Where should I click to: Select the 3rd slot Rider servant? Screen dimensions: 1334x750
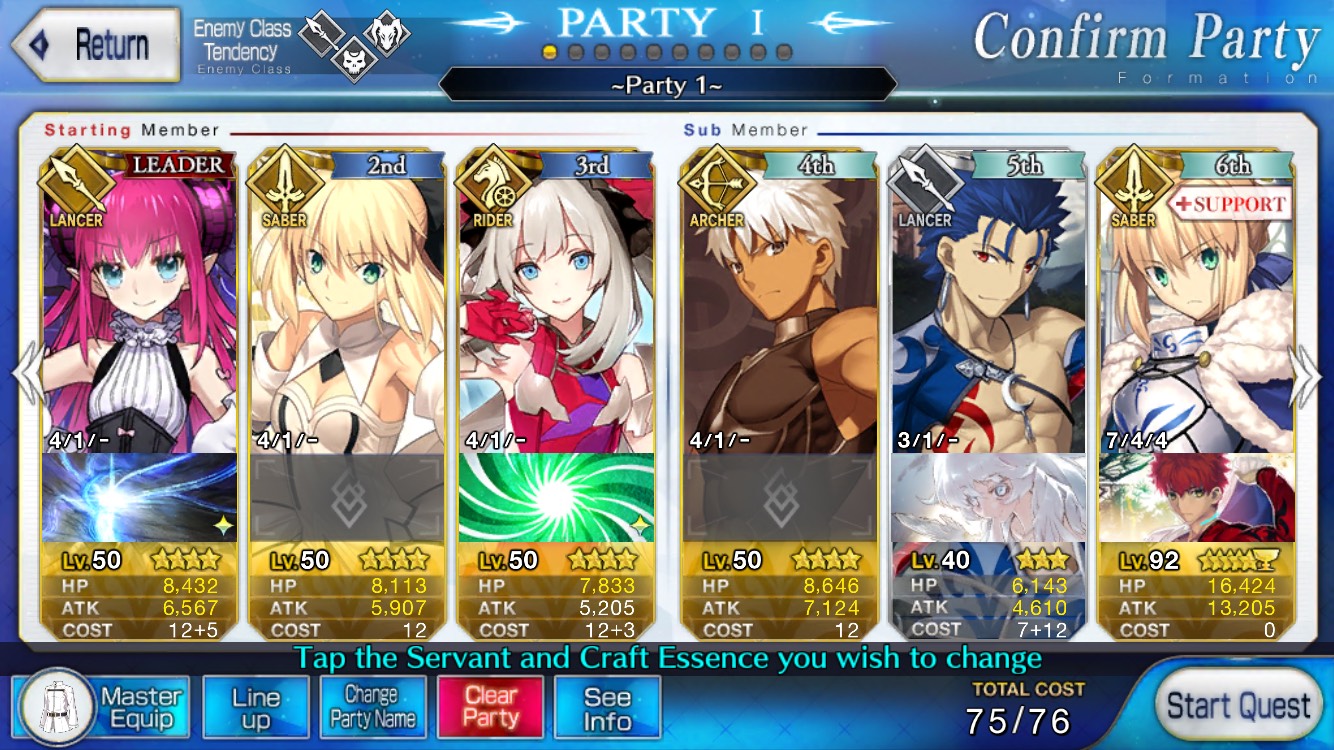[x=556, y=310]
